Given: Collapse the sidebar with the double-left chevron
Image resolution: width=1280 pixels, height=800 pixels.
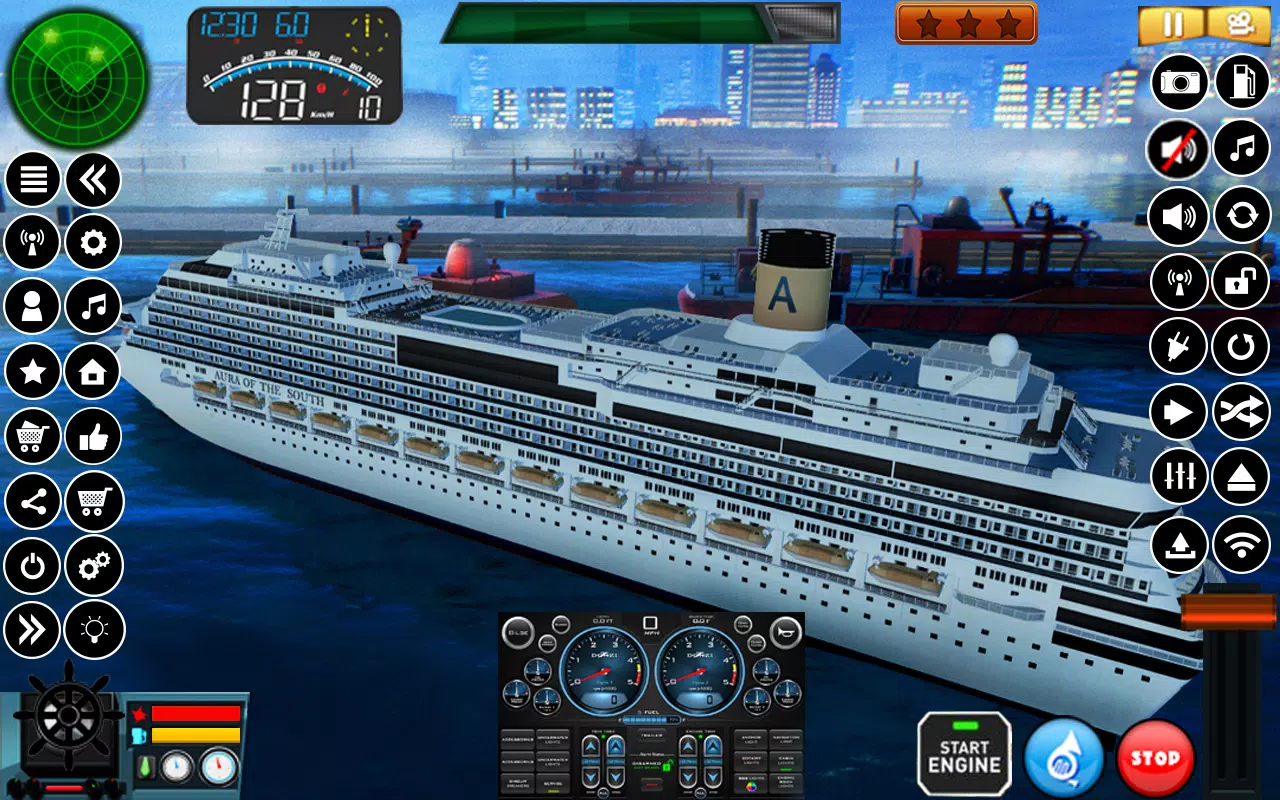Looking at the screenshot, I should click(92, 177).
